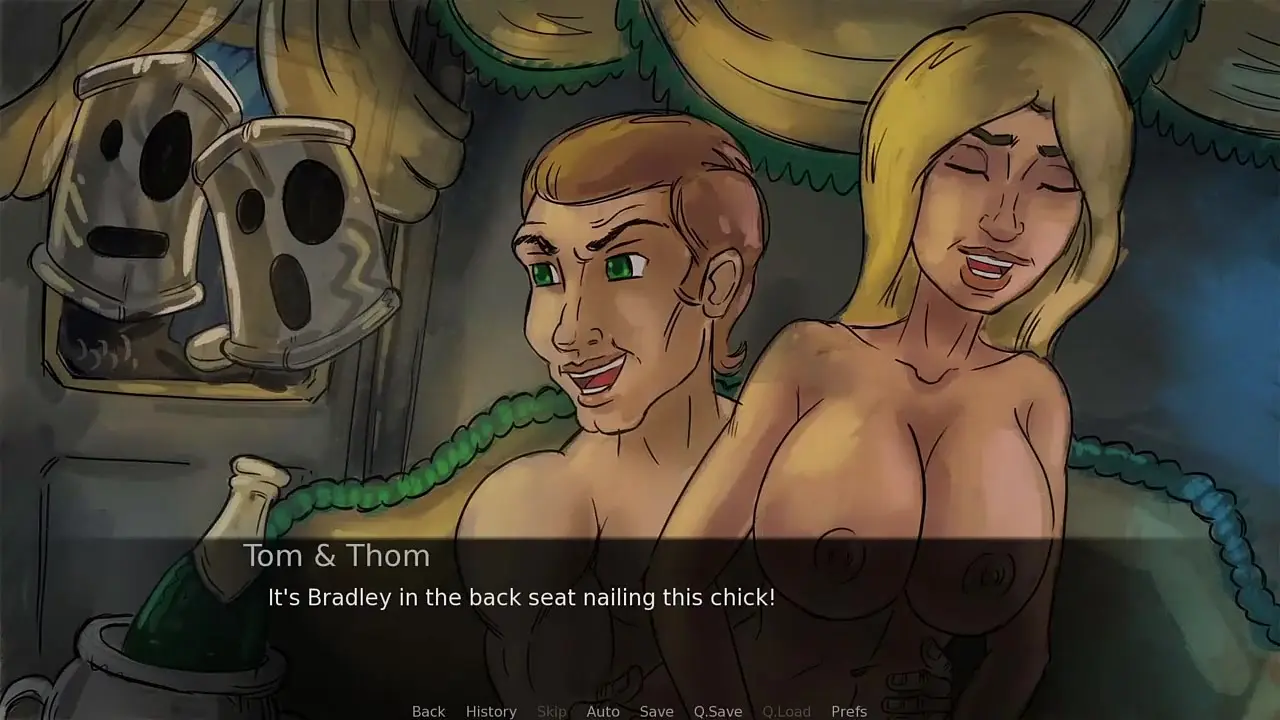Go back to the previous dialogue line
Screen dimensions: 1280x720
(428, 711)
